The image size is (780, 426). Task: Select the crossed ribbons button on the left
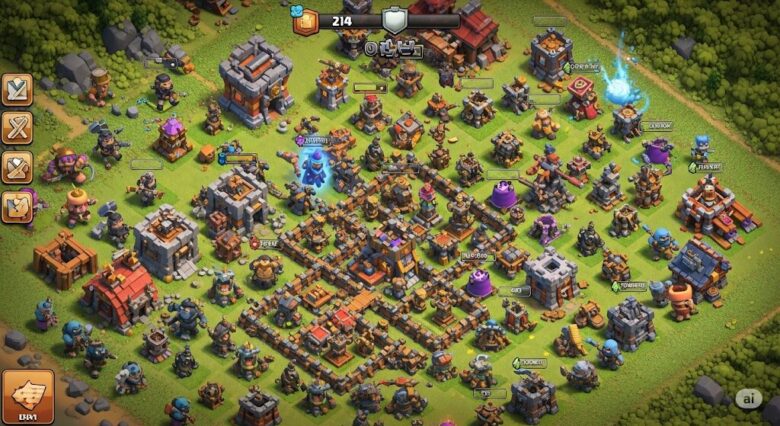point(17,128)
